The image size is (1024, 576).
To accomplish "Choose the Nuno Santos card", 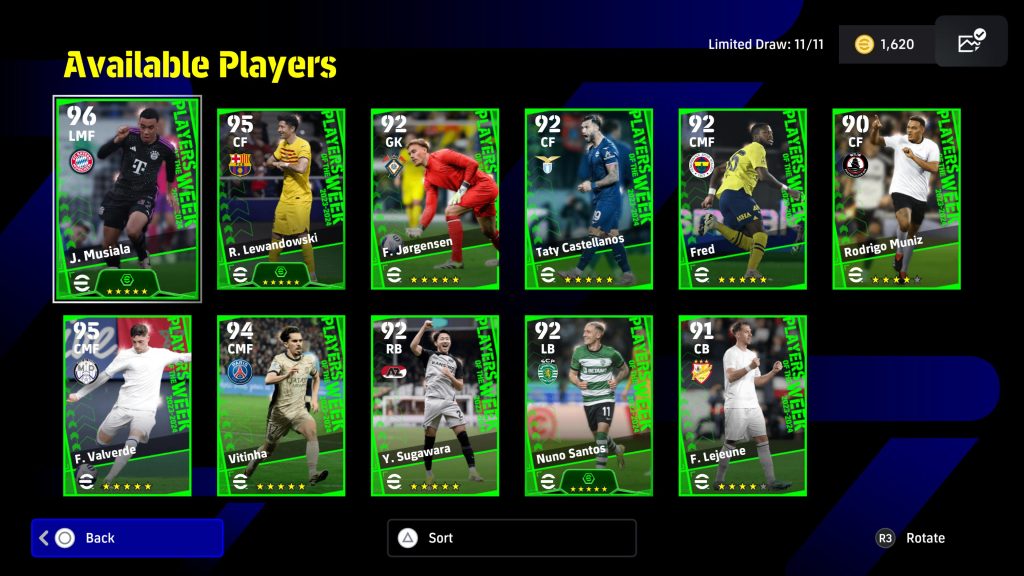I will coord(589,405).
